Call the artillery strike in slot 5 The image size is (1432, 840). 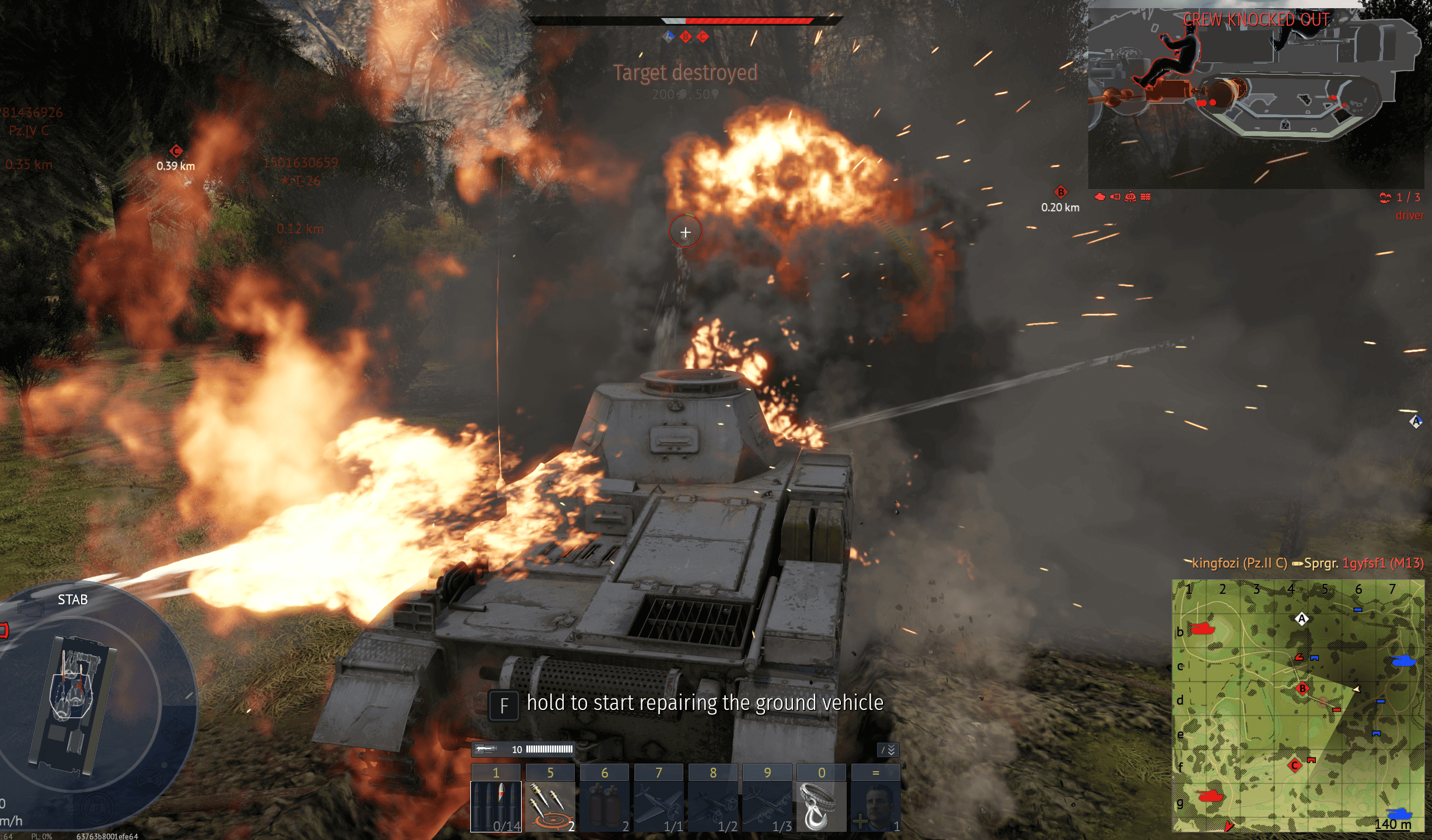[x=550, y=805]
